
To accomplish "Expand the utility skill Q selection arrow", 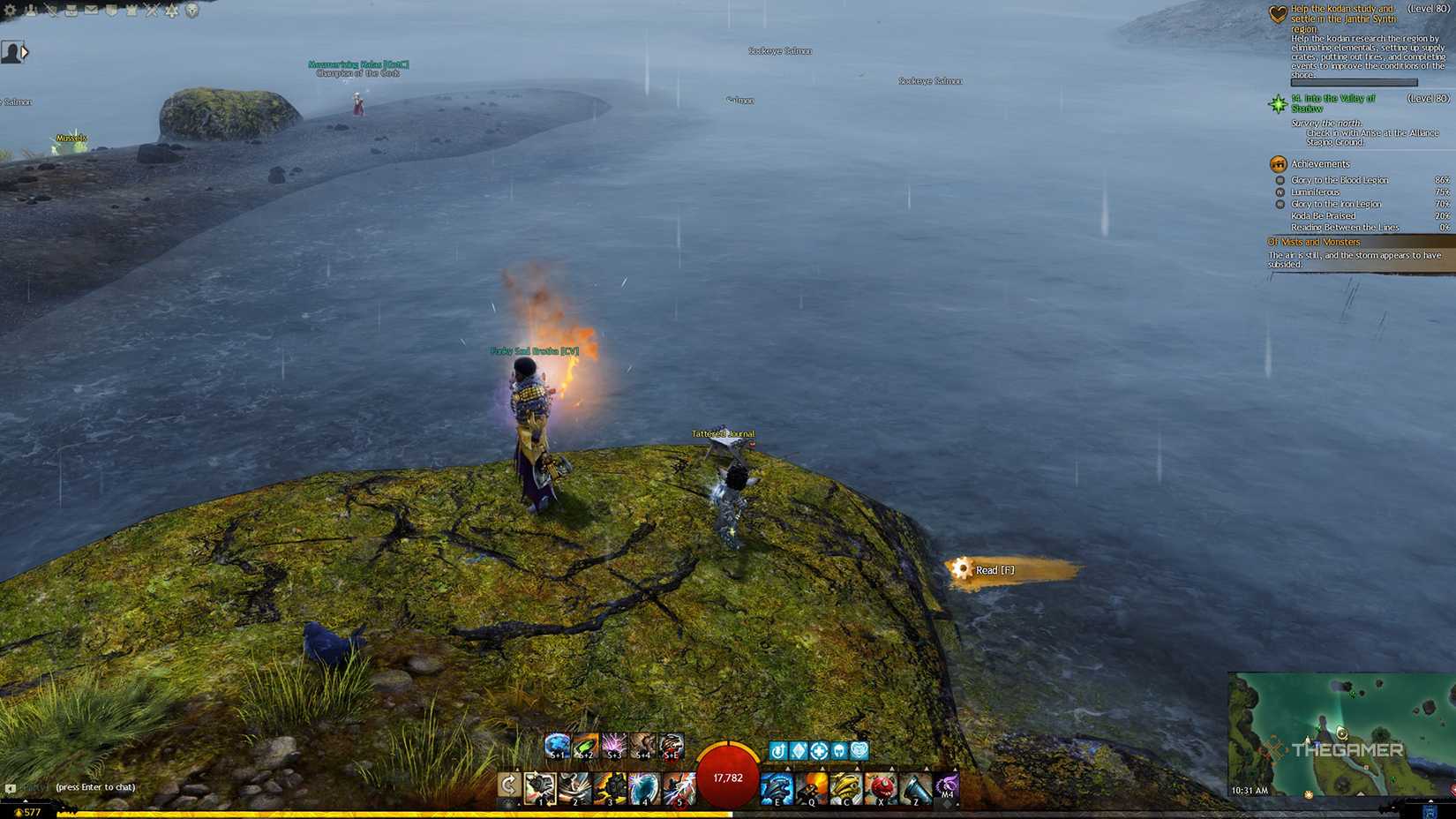I will pyautogui.click(x=823, y=766).
